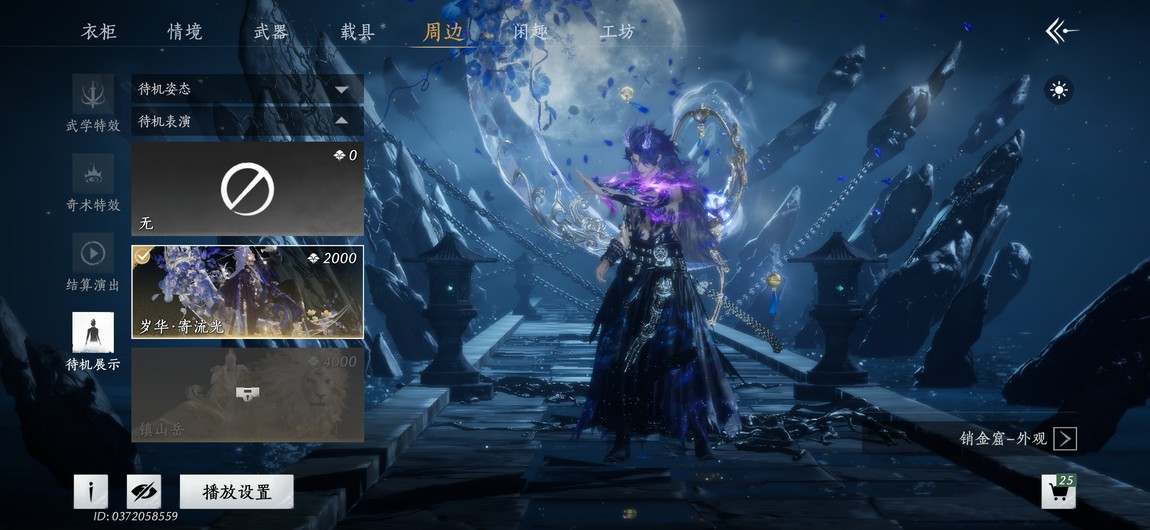The image size is (1150, 530).
Task: Collapse the 待机表演 dropdown
Action: click(247, 121)
